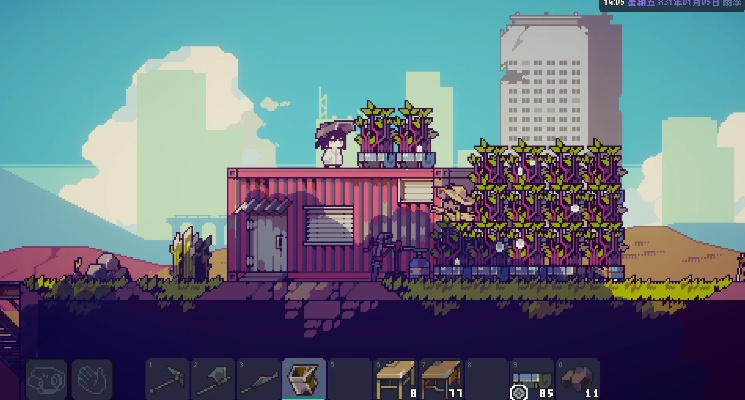745x400 pixels.
Task: Click the fist icon left of the hand
Action: coord(46,380)
